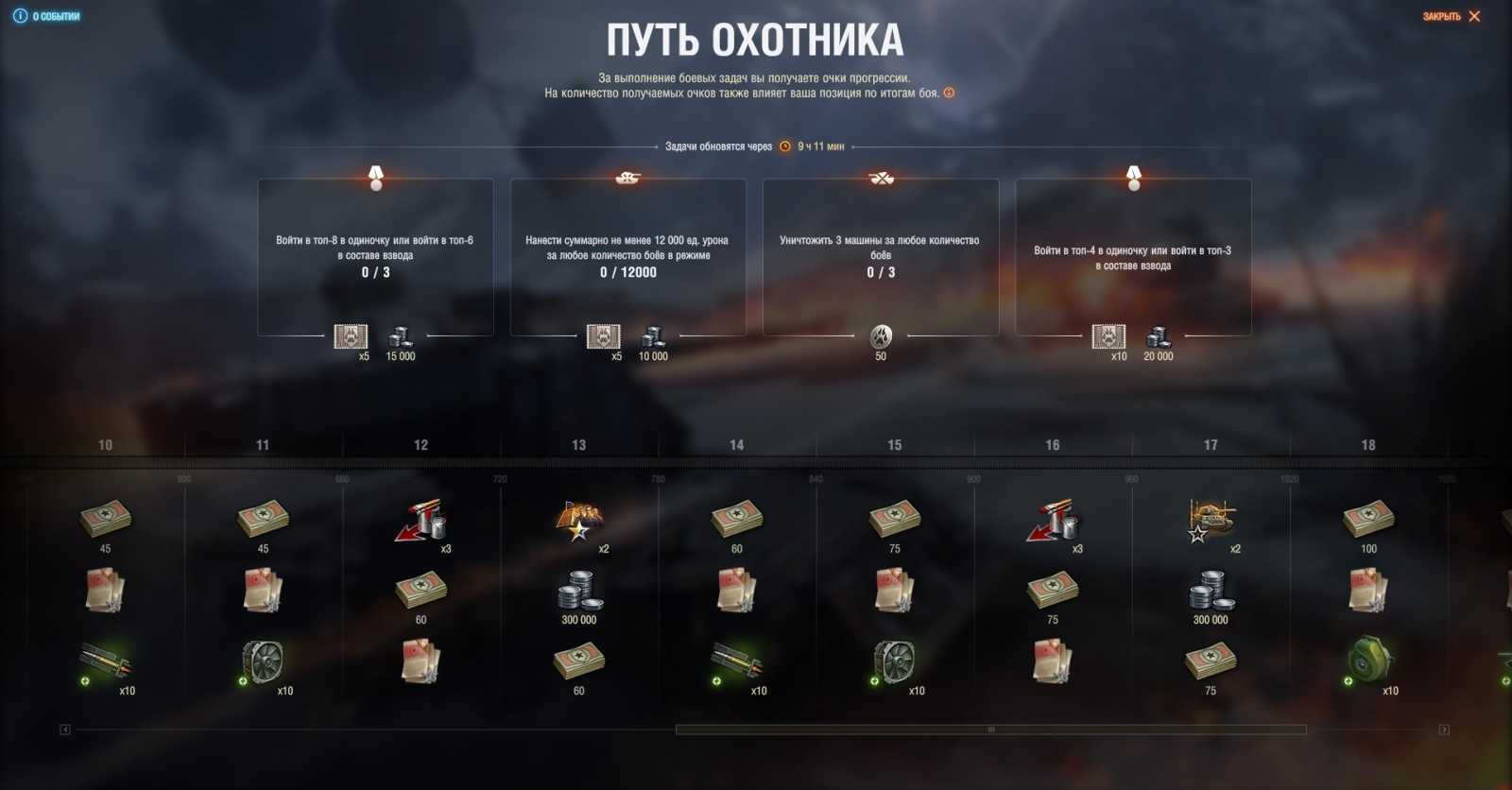Click the medal icon above the top-8 mission

coord(374,180)
